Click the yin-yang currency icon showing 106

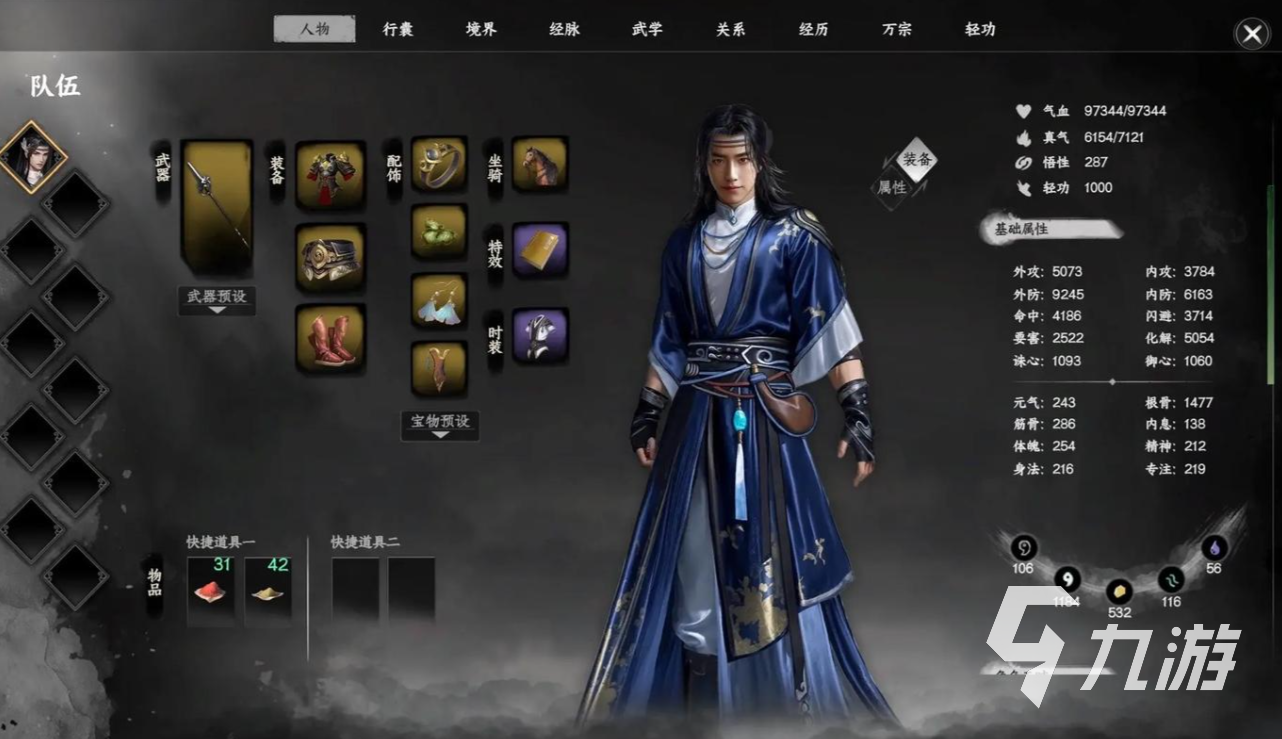(1022, 548)
